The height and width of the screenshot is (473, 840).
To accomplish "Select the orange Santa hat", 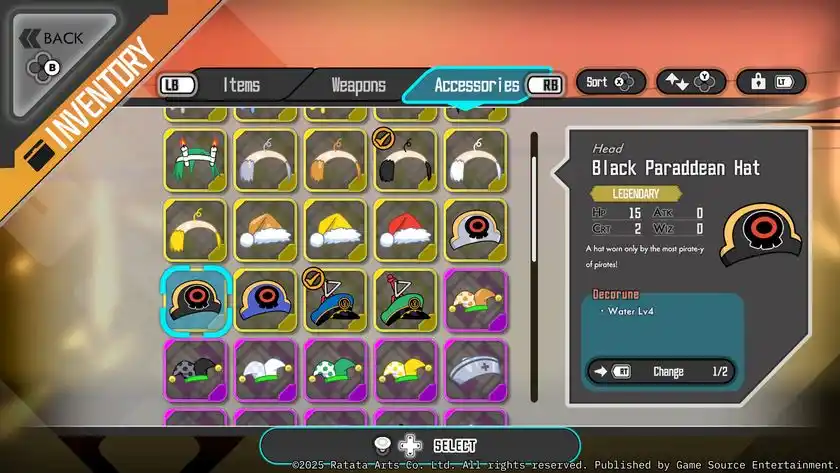I will pyautogui.click(x=266, y=230).
